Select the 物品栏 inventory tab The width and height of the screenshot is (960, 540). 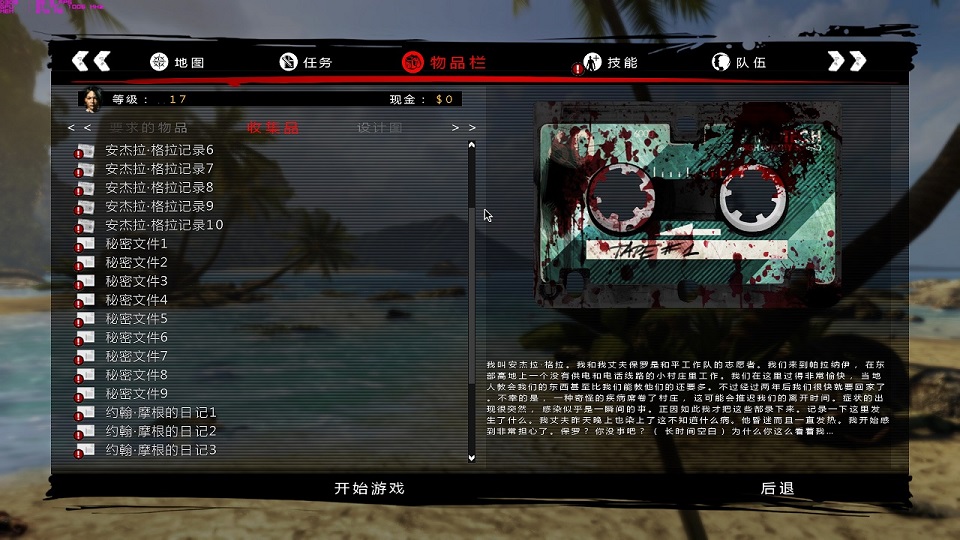pyautogui.click(x=444, y=62)
